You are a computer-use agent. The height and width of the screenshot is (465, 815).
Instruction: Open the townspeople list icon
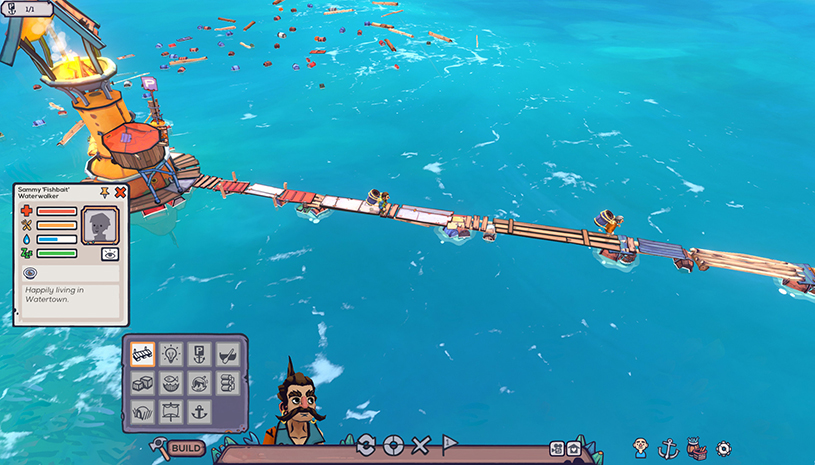[641, 449]
